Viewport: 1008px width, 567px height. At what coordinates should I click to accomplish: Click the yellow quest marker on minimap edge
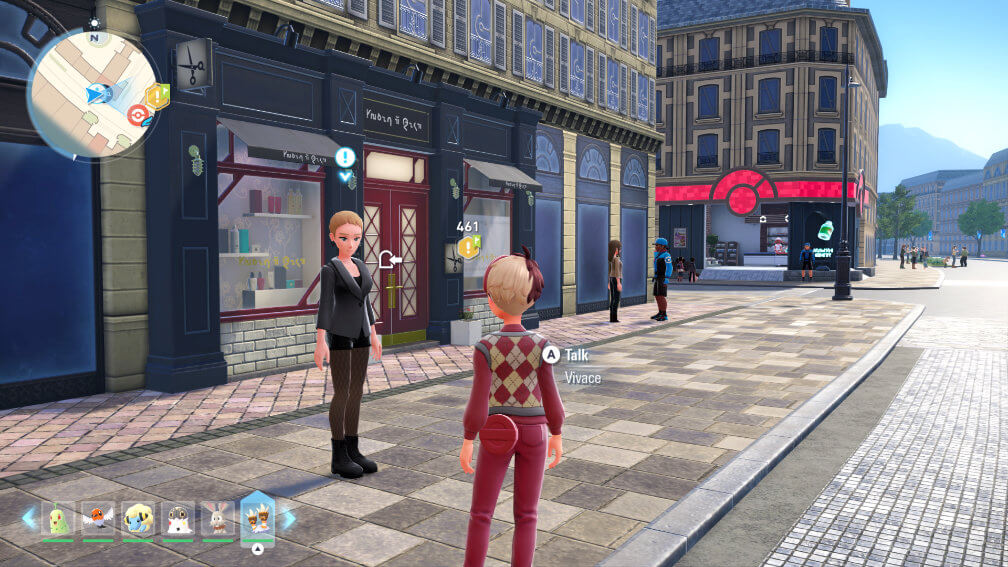(157, 96)
